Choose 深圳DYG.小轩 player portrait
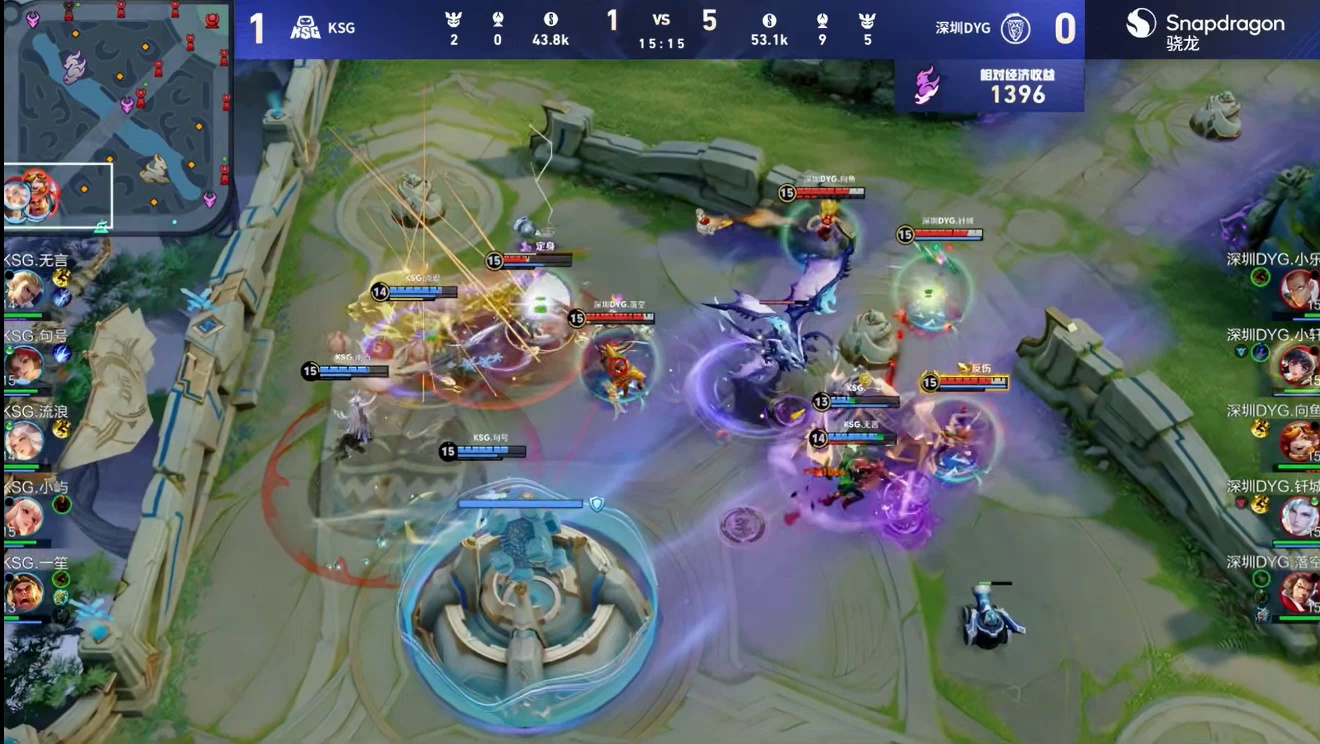The width and height of the screenshot is (1320, 744). coord(1300,365)
